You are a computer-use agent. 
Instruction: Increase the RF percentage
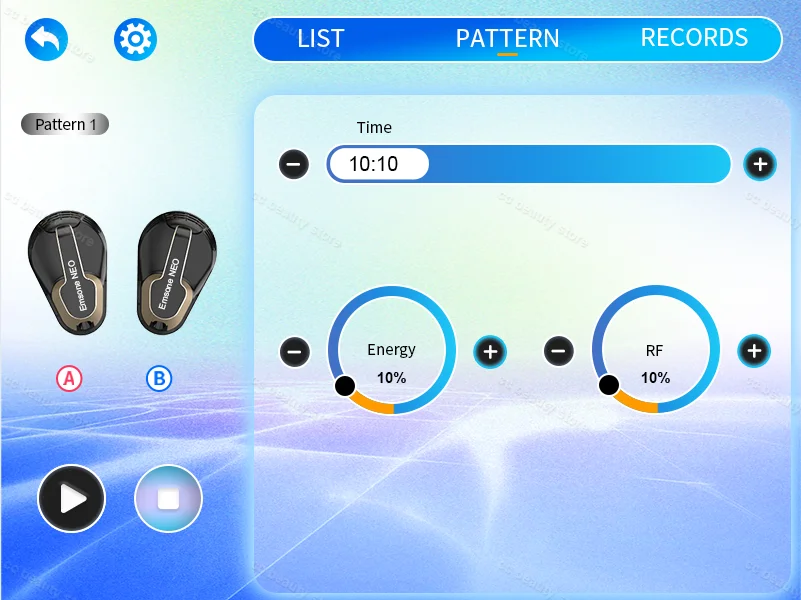[754, 351]
